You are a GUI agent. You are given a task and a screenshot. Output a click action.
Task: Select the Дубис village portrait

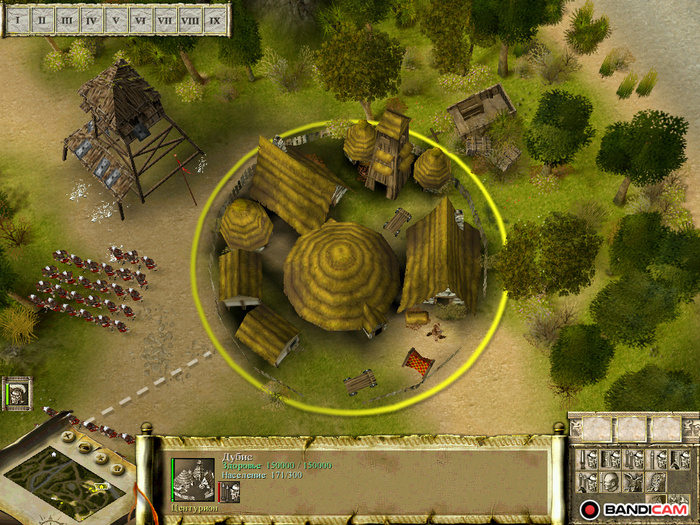[x=193, y=478]
